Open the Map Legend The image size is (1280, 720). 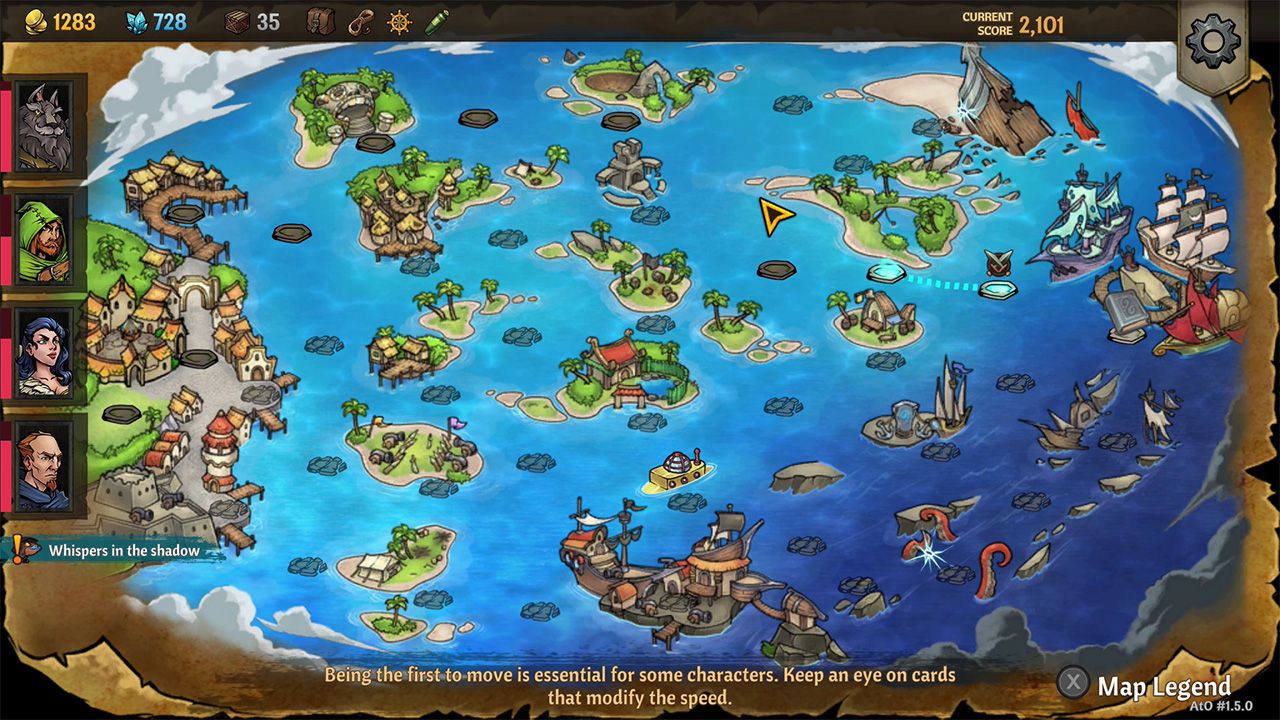pyautogui.click(x=1163, y=686)
